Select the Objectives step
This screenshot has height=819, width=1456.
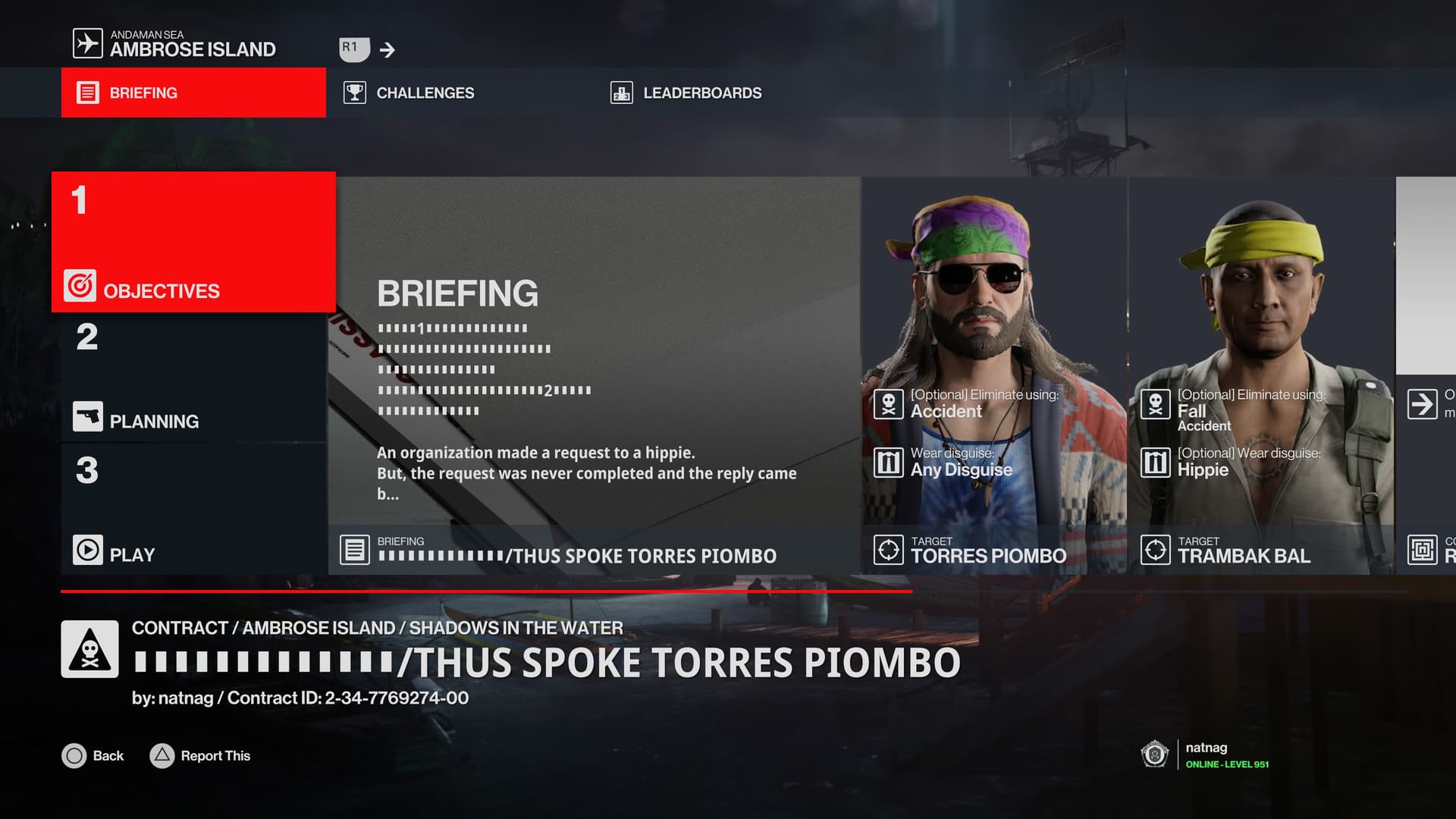tap(193, 243)
